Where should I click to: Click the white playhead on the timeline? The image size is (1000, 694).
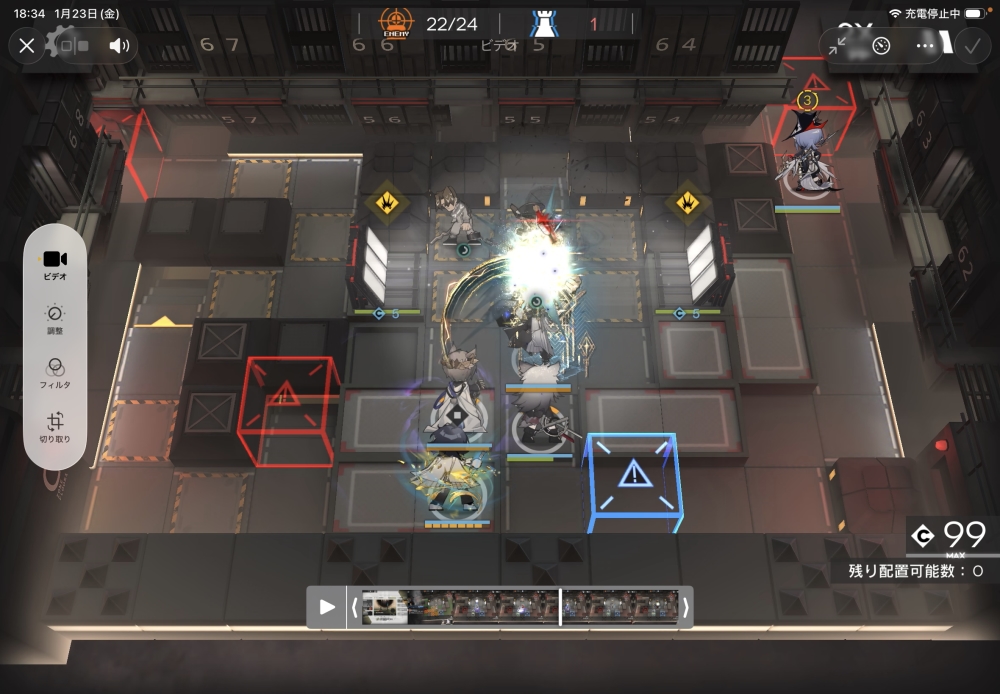pos(560,607)
